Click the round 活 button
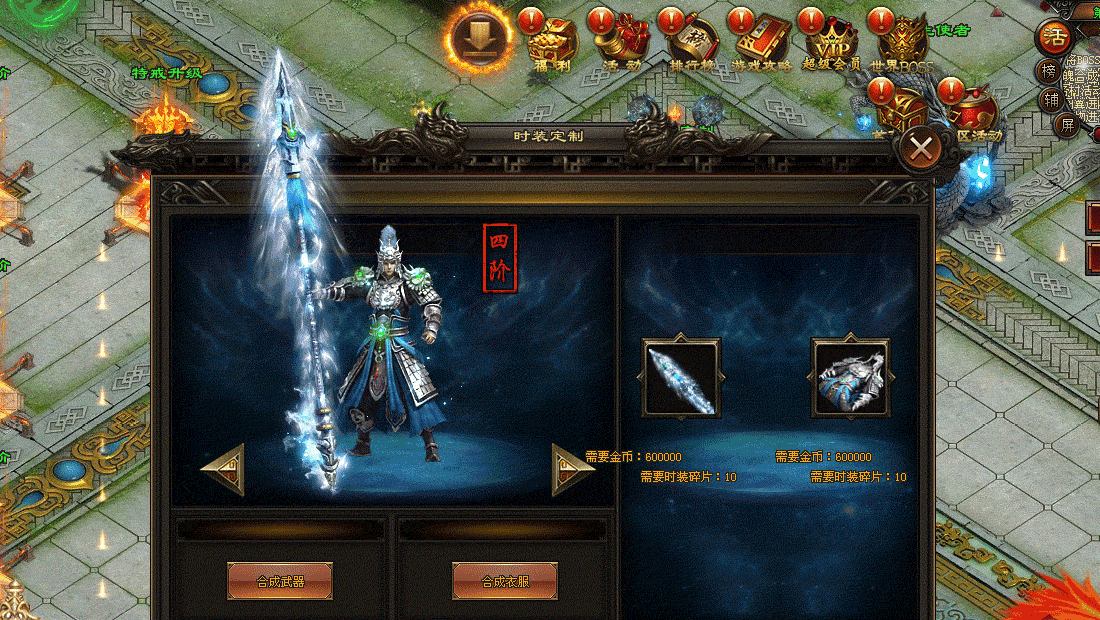This screenshot has height=620, width=1100. (1054, 38)
